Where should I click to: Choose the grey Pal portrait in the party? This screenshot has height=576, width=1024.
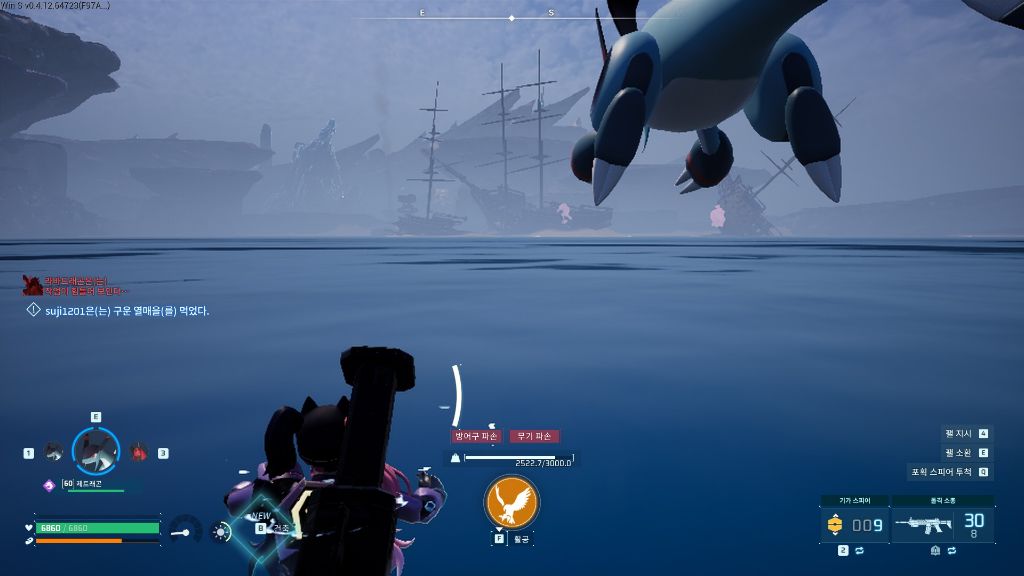click(53, 452)
